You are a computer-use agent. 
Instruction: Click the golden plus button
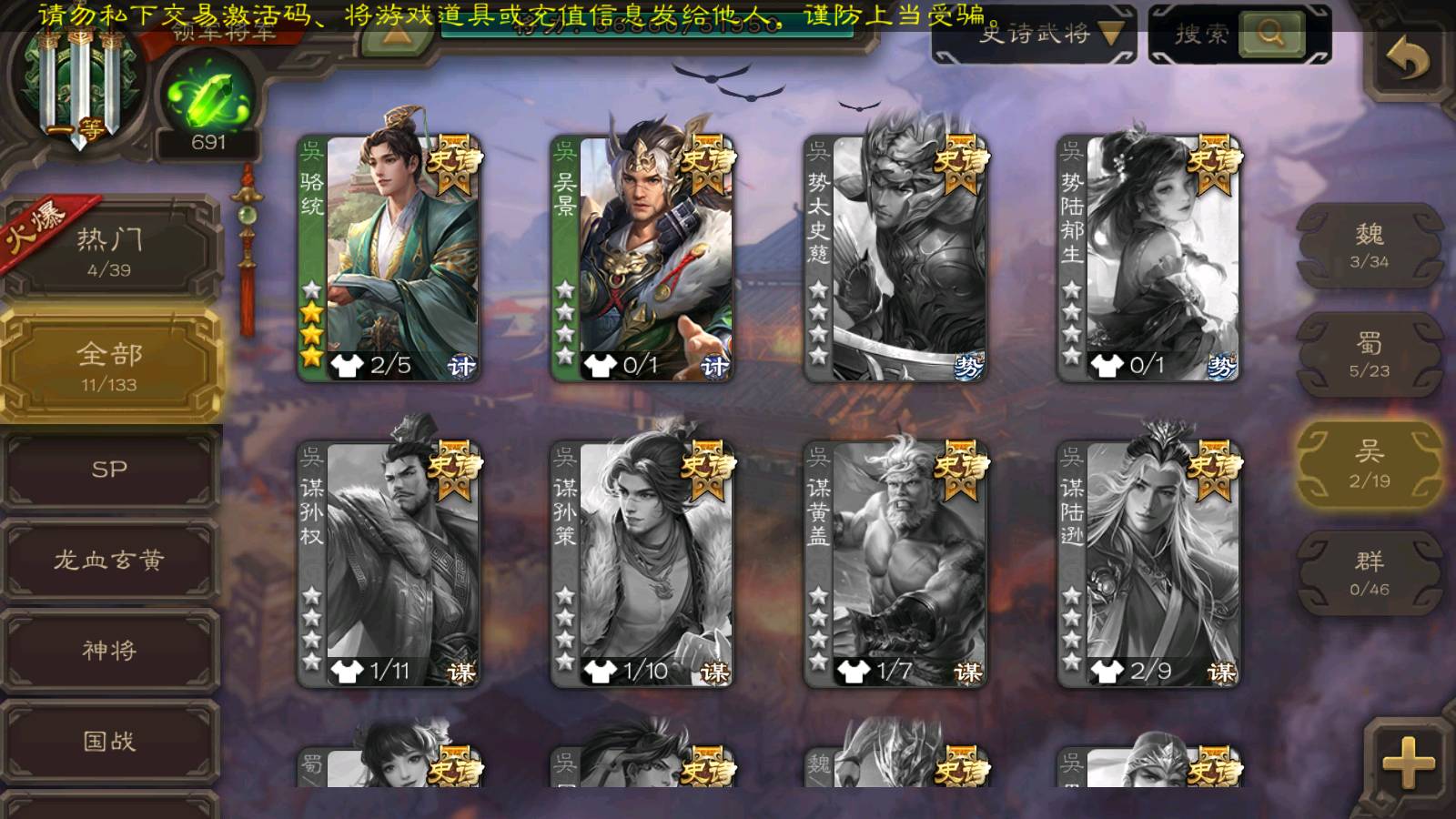point(1407,763)
